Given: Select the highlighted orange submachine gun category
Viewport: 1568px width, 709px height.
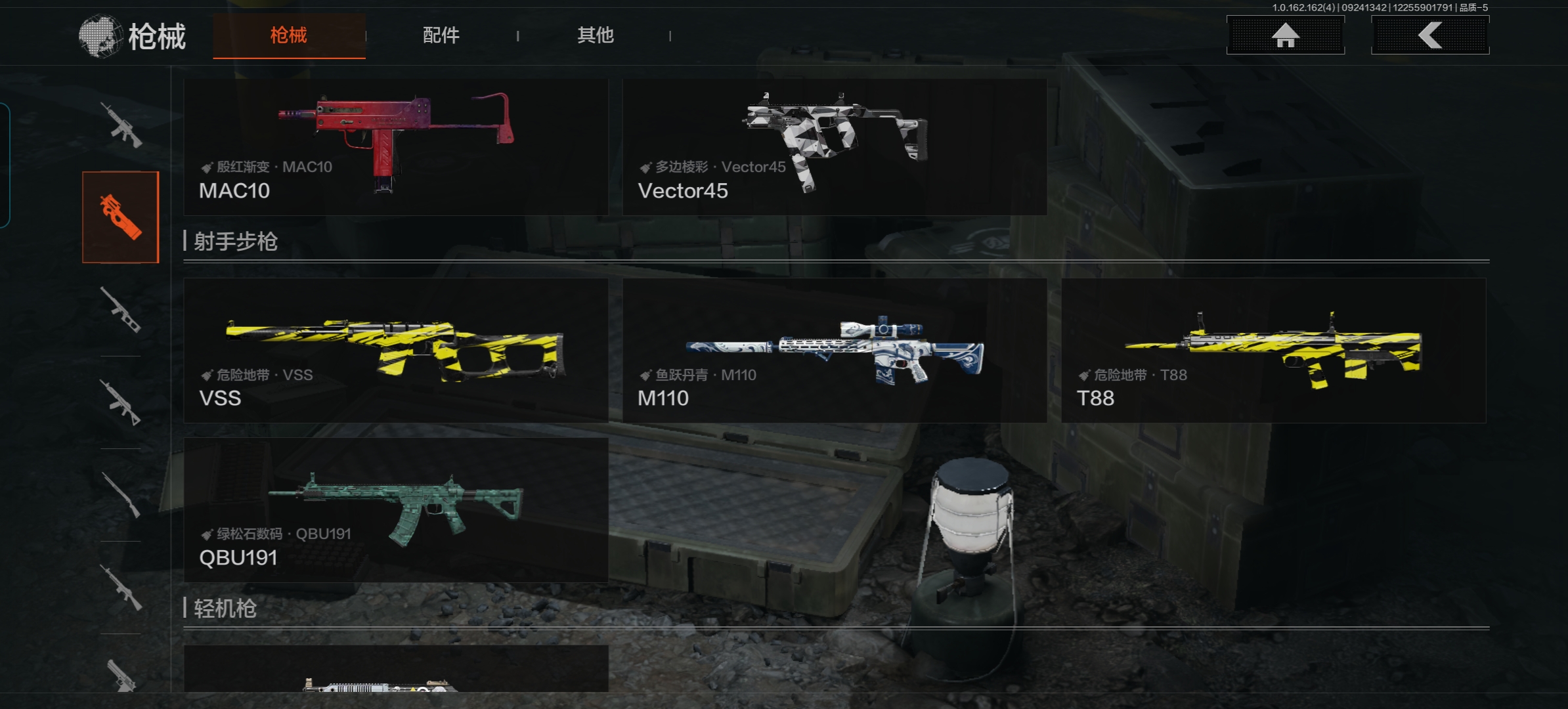Looking at the screenshot, I should pos(121,217).
